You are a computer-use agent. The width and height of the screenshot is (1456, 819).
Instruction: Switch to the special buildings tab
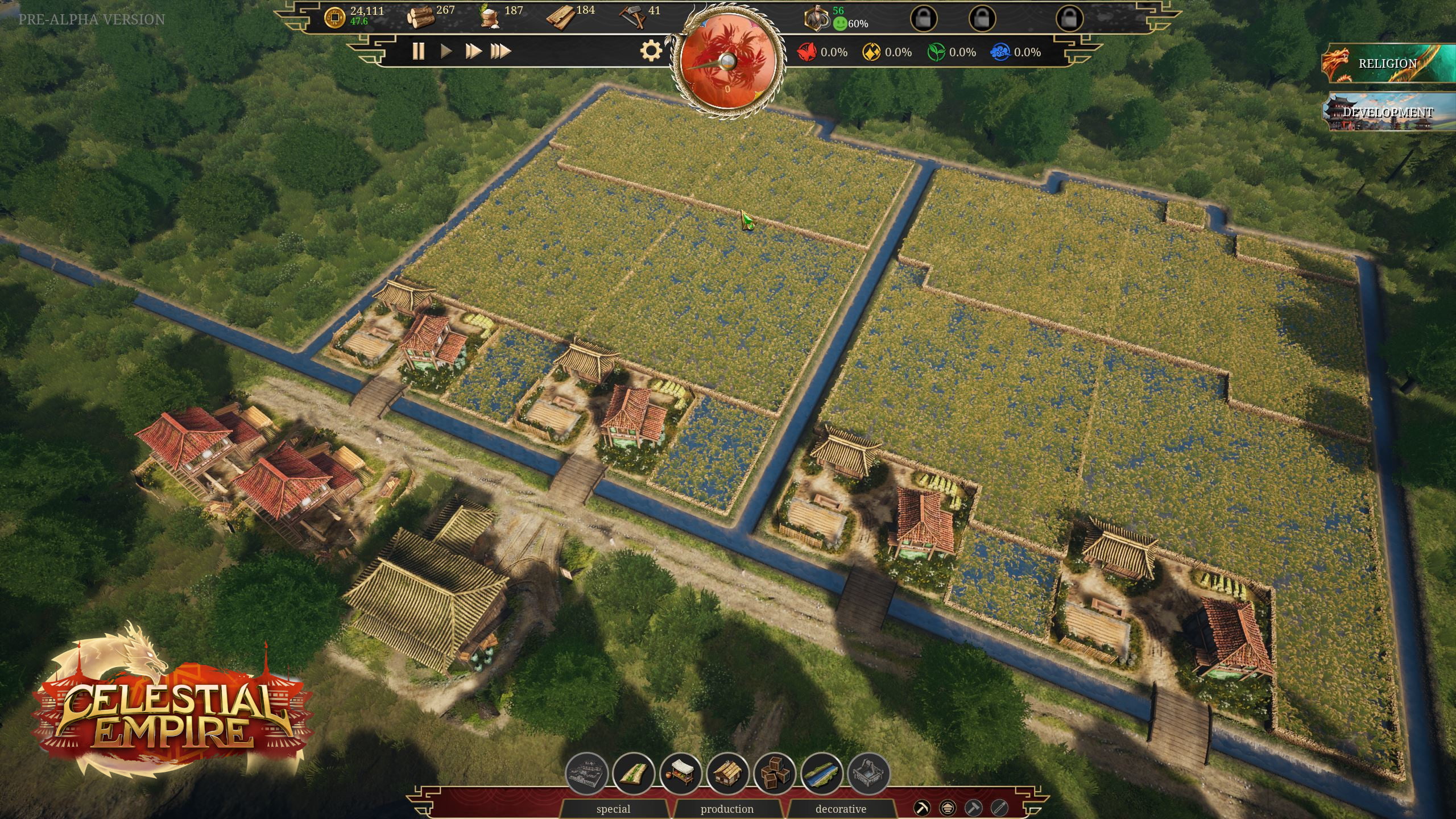[x=613, y=809]
